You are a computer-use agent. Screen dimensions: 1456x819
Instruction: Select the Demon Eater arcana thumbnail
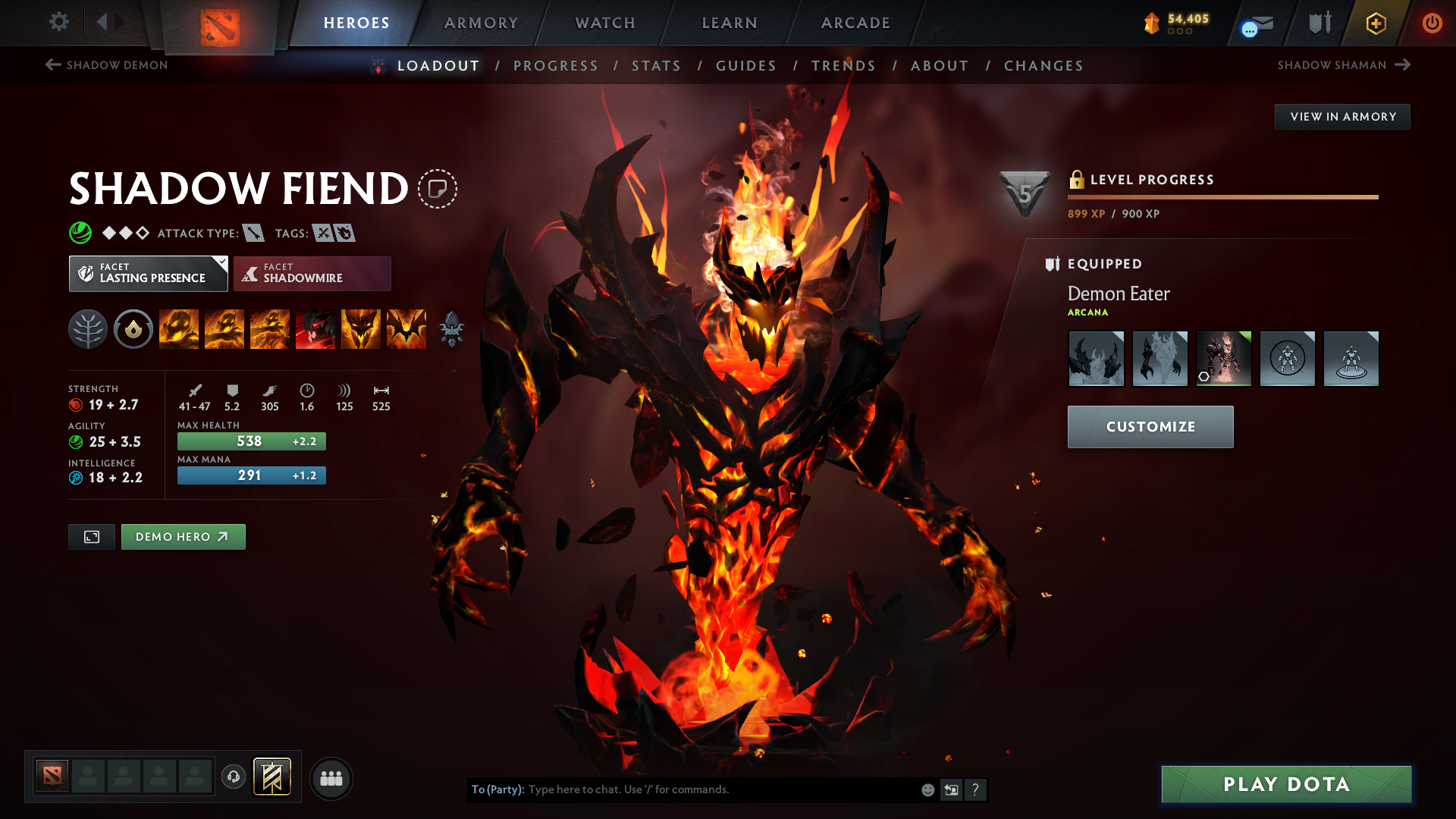tap(1223, 358)
